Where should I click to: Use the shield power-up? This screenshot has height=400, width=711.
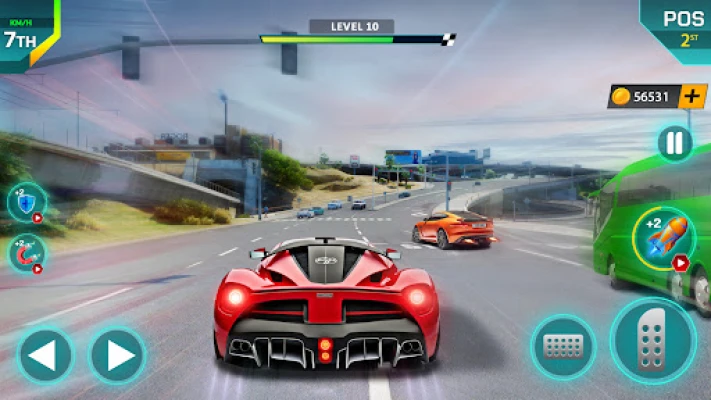[x=25, y=201]
